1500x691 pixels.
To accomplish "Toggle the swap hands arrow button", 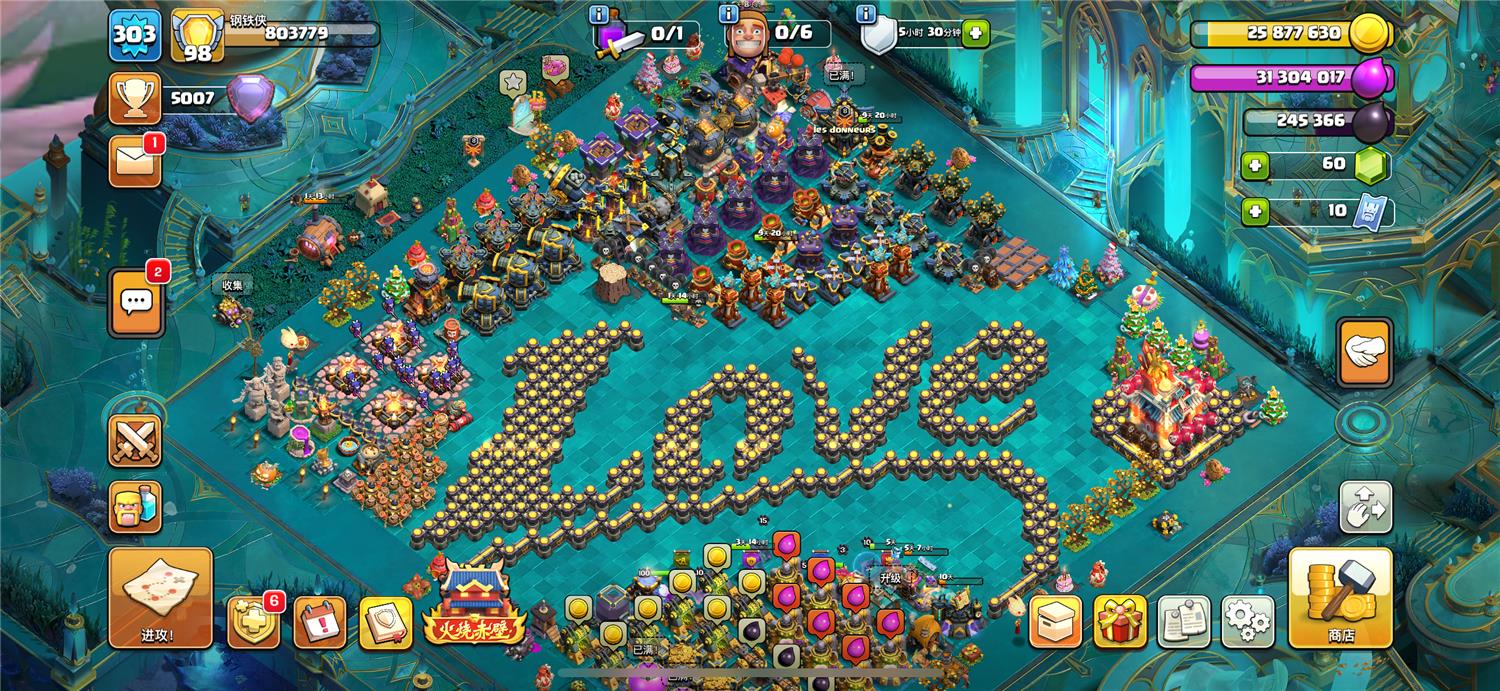I will [1365, 507].
